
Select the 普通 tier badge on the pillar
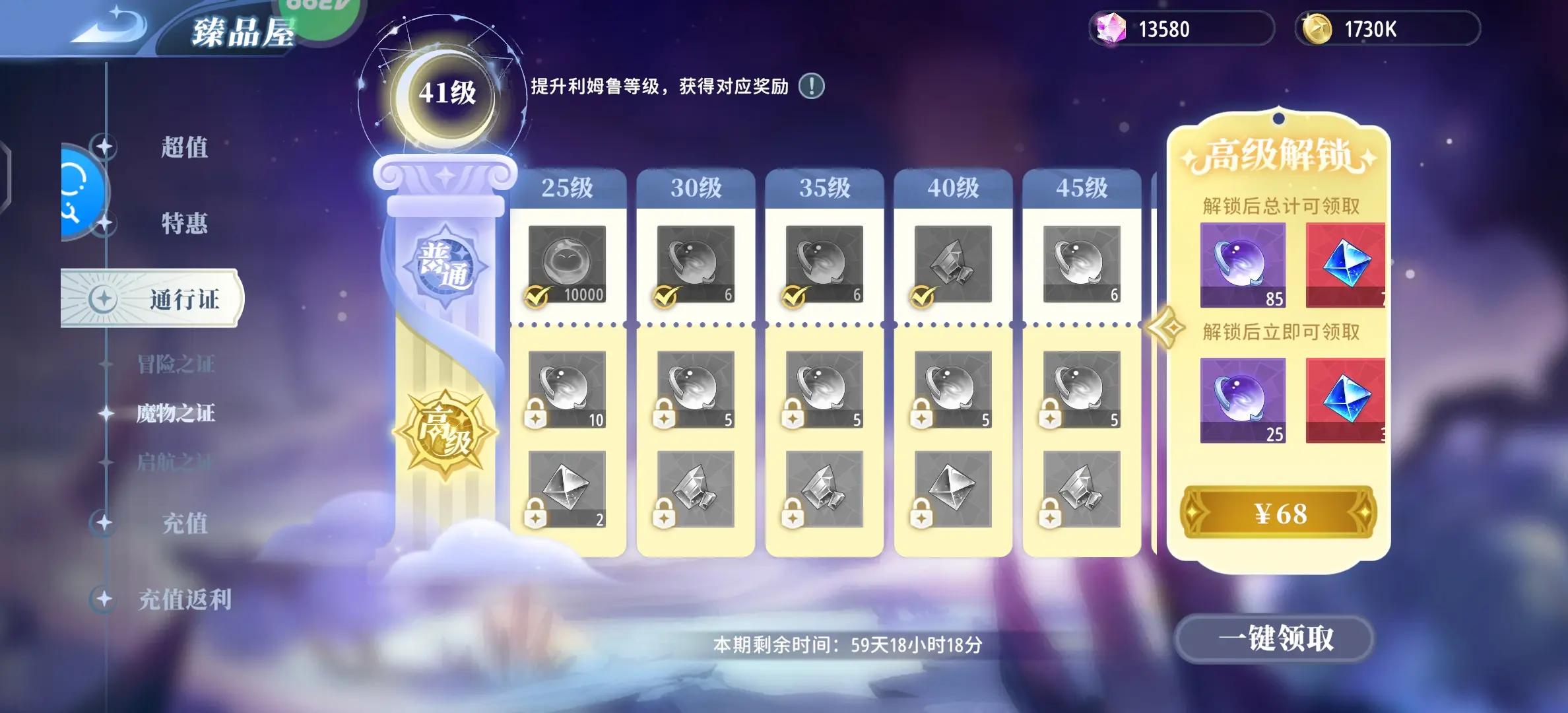tap(446, 267)
